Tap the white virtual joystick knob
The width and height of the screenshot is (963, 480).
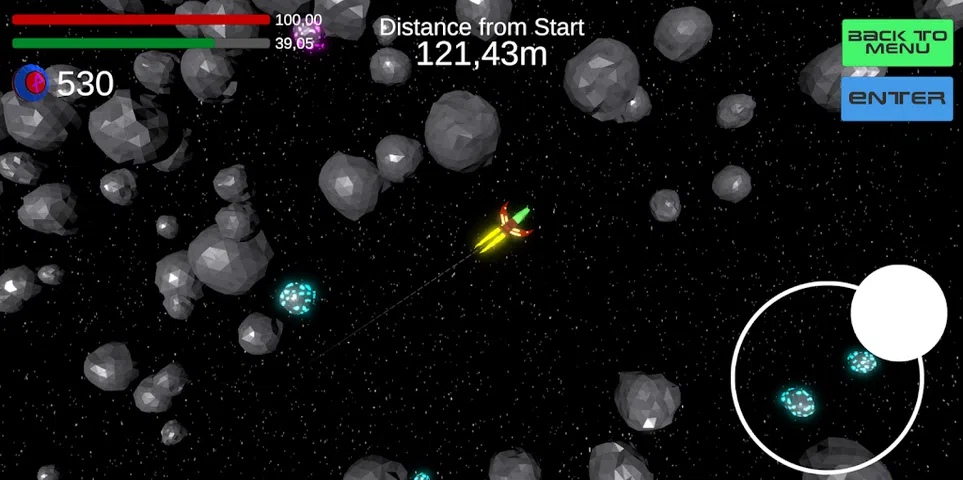[x=898, y=313]
